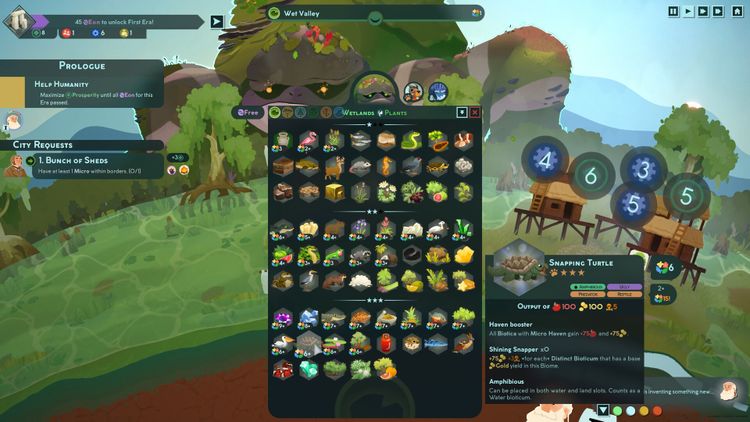Select the raccoon giant portrait
The image size is (750, 422).
[413, 93]
